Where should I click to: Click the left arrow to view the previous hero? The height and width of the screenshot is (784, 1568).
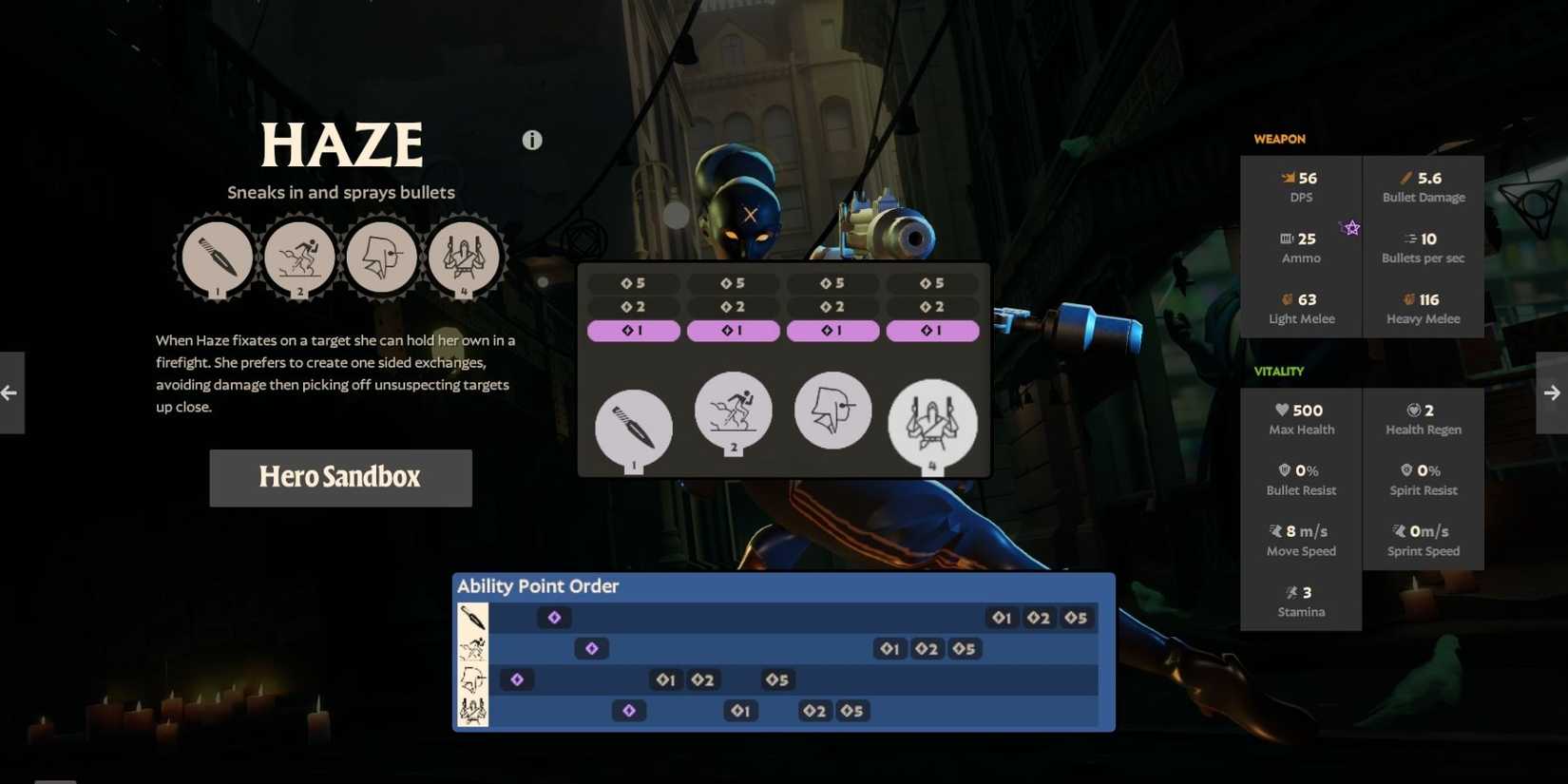[x=9, y=392]
